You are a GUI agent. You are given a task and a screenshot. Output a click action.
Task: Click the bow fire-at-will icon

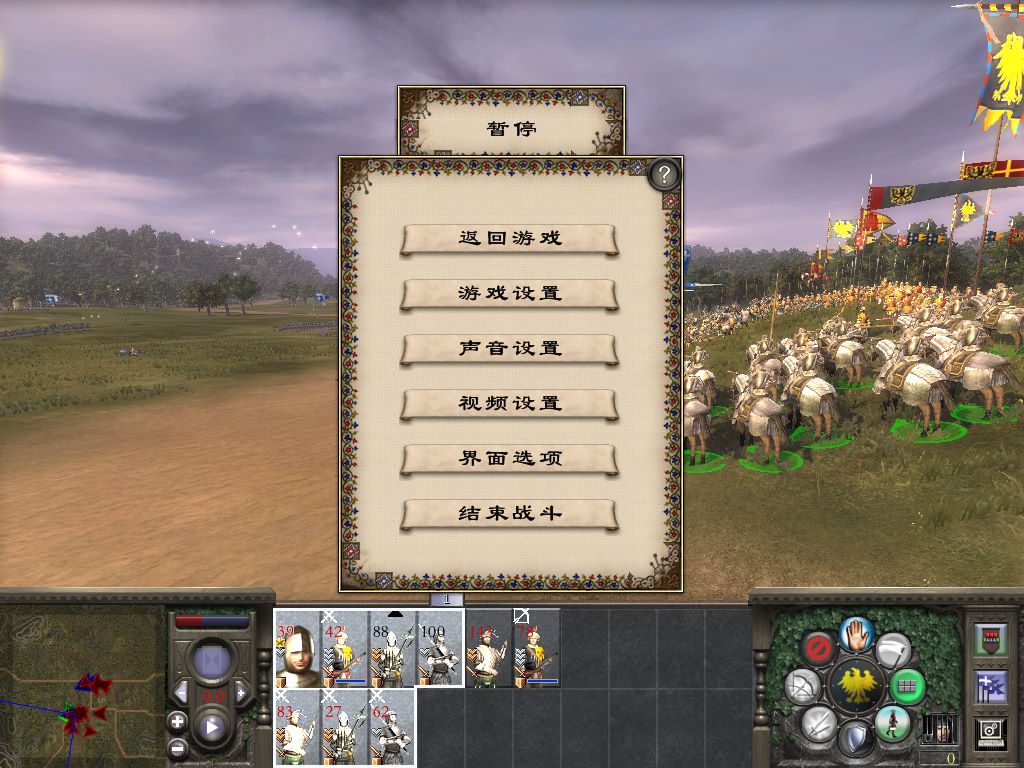click(x=804, y=686)
